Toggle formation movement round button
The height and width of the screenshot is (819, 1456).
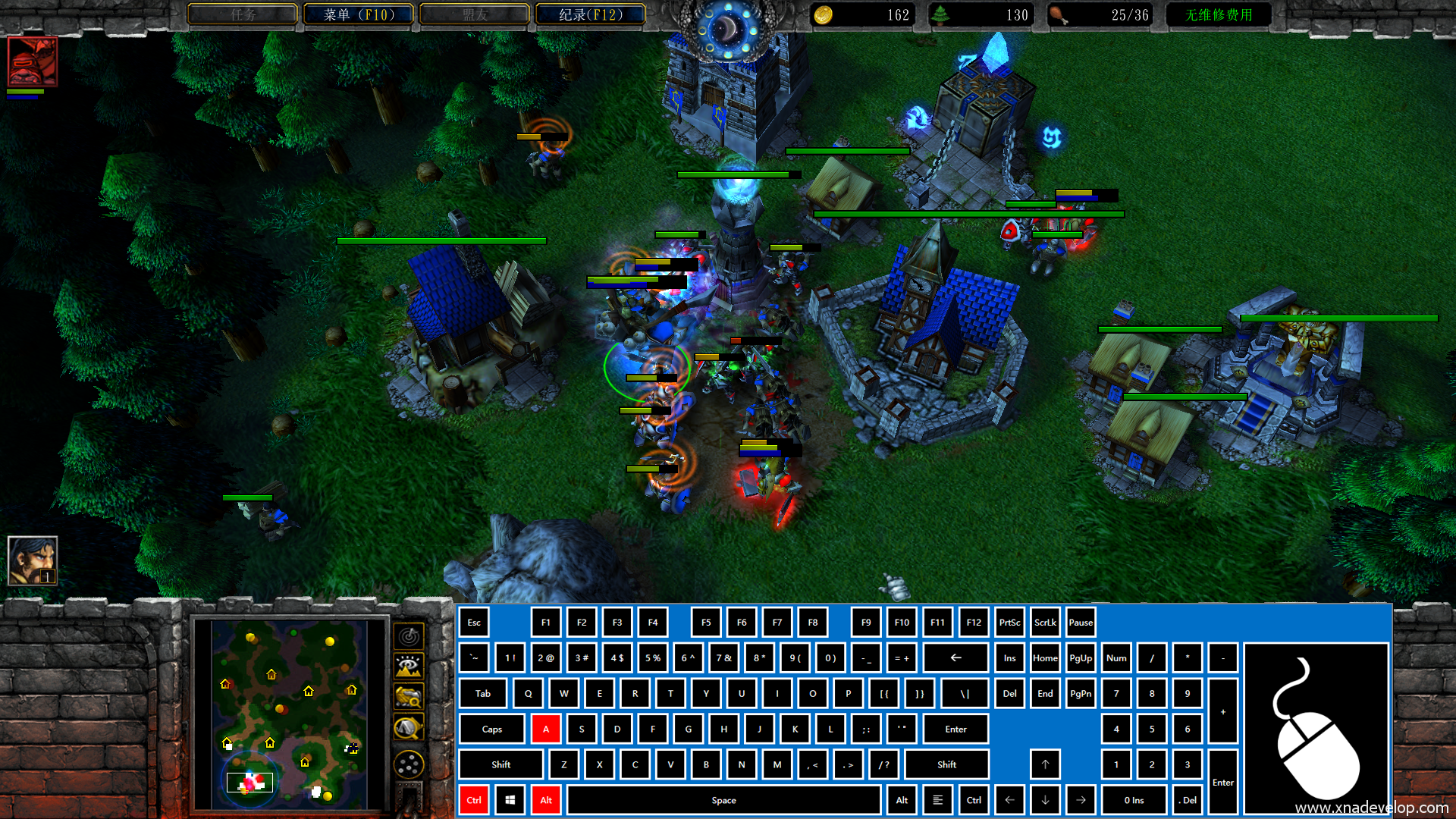click(409, 764)
